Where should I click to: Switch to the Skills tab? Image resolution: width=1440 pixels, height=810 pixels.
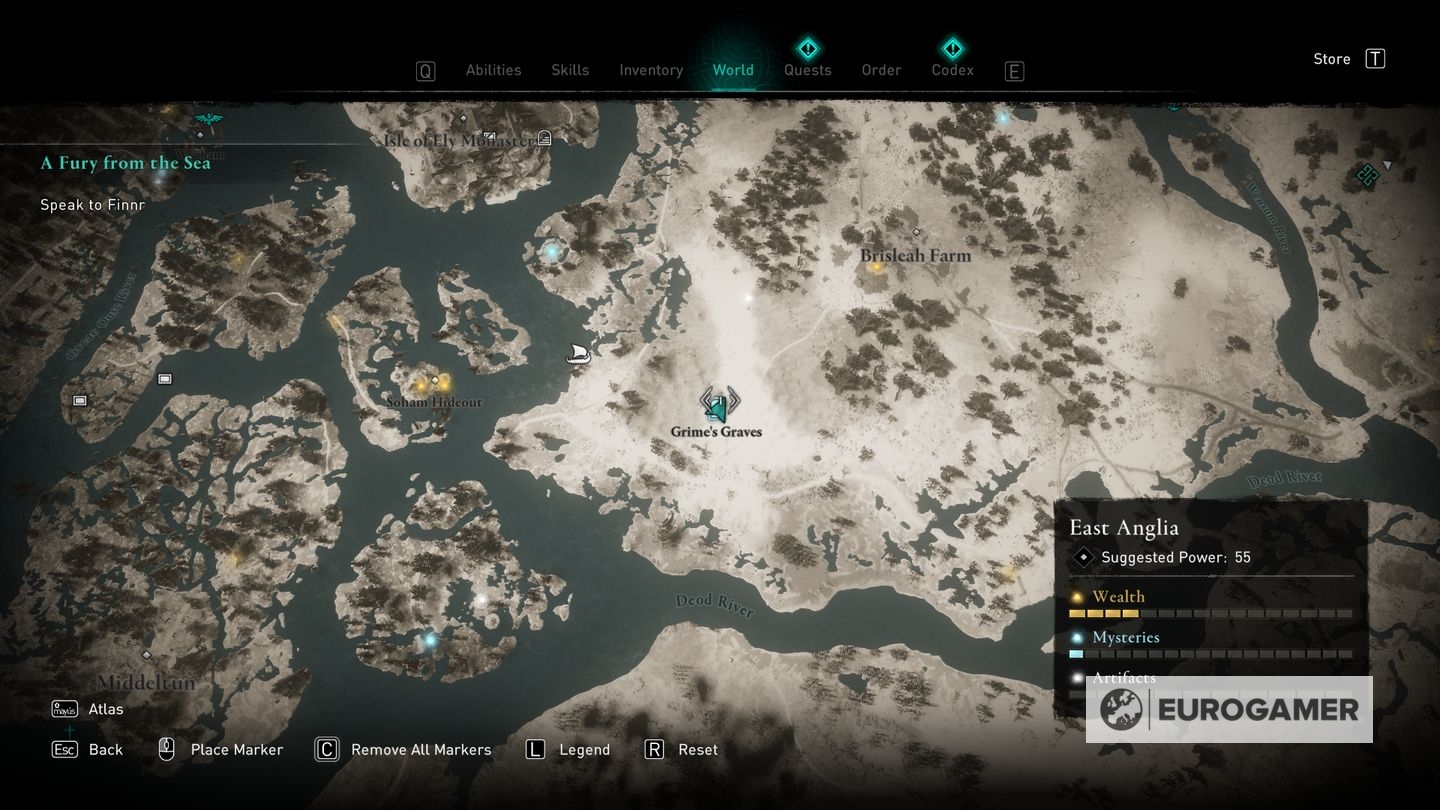pos(570,70)
